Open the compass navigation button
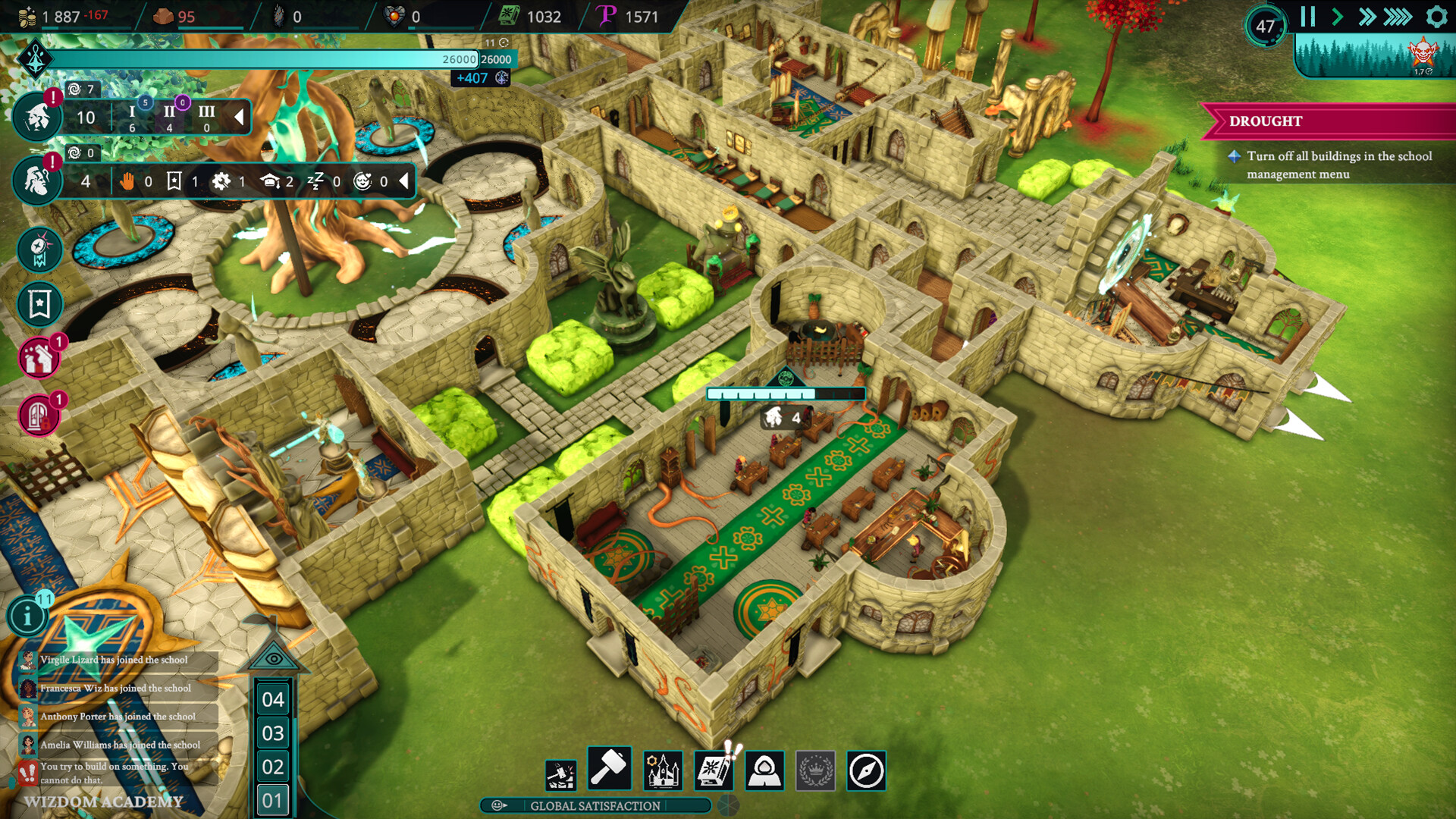The image size is (1456, 819). pyautogui.click(x=866, y=771)
